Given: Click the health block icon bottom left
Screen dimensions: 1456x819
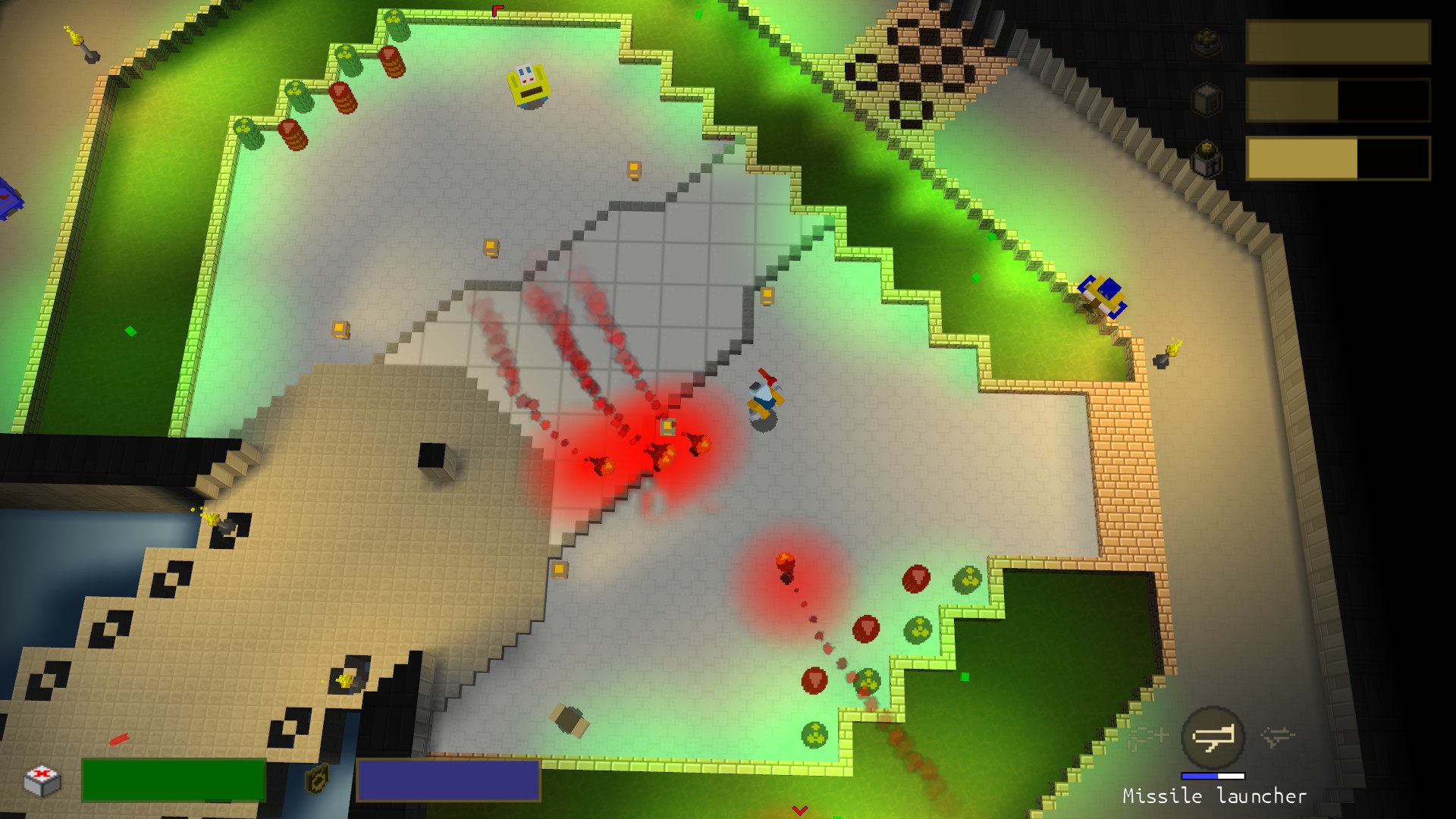Looking at the screenshot, I should pyautogui.click(x=42, y=781).
